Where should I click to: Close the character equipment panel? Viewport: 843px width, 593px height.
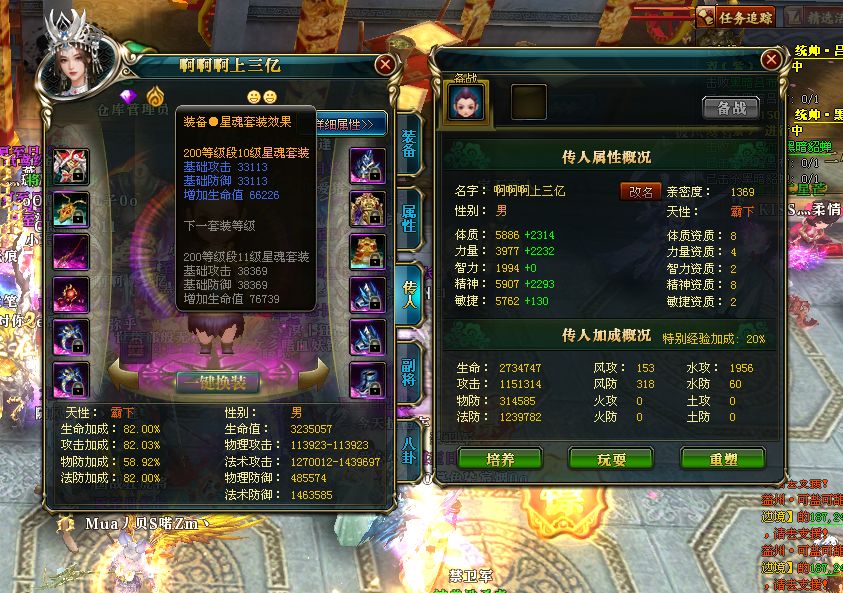pos(385,65)
